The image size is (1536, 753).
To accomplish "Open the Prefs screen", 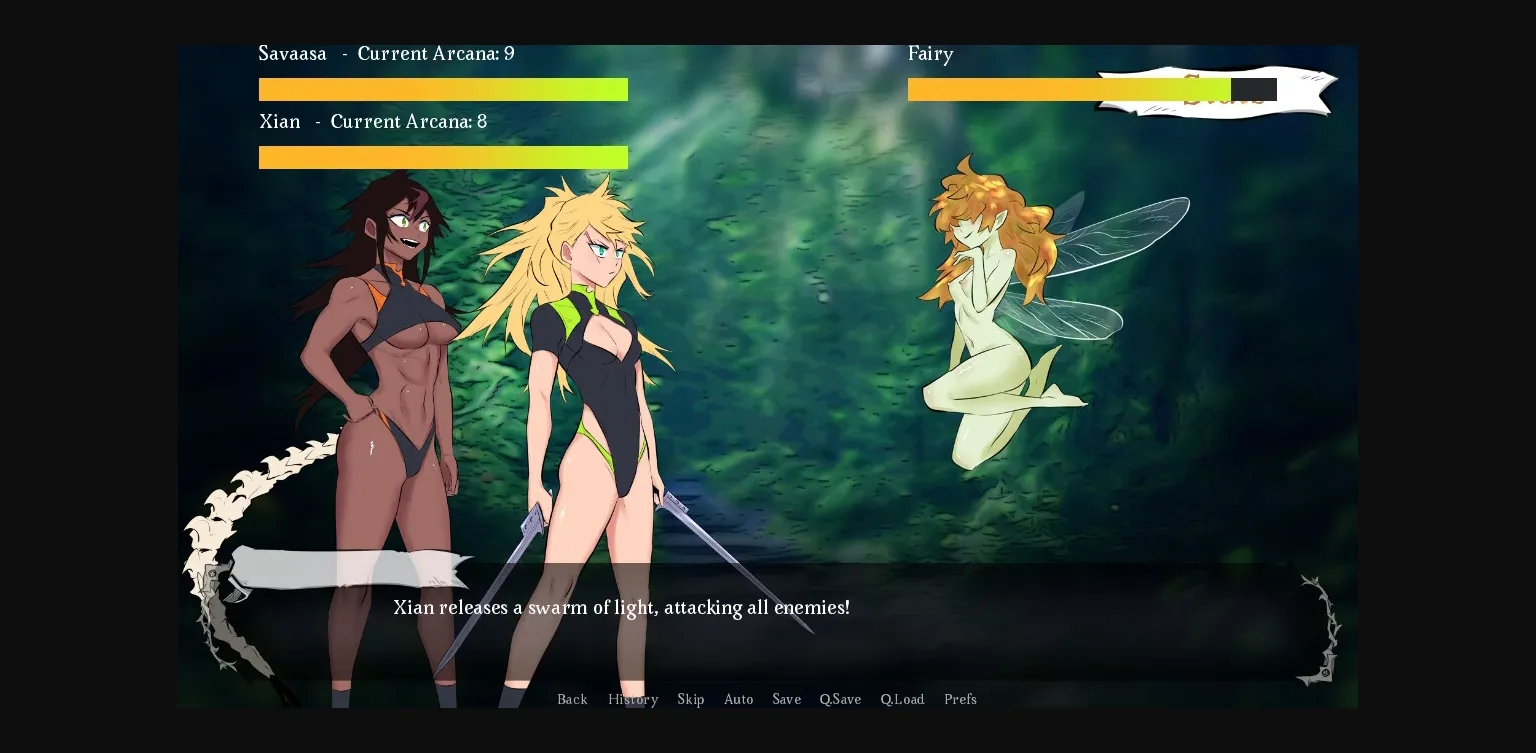I will coord(960,699).
